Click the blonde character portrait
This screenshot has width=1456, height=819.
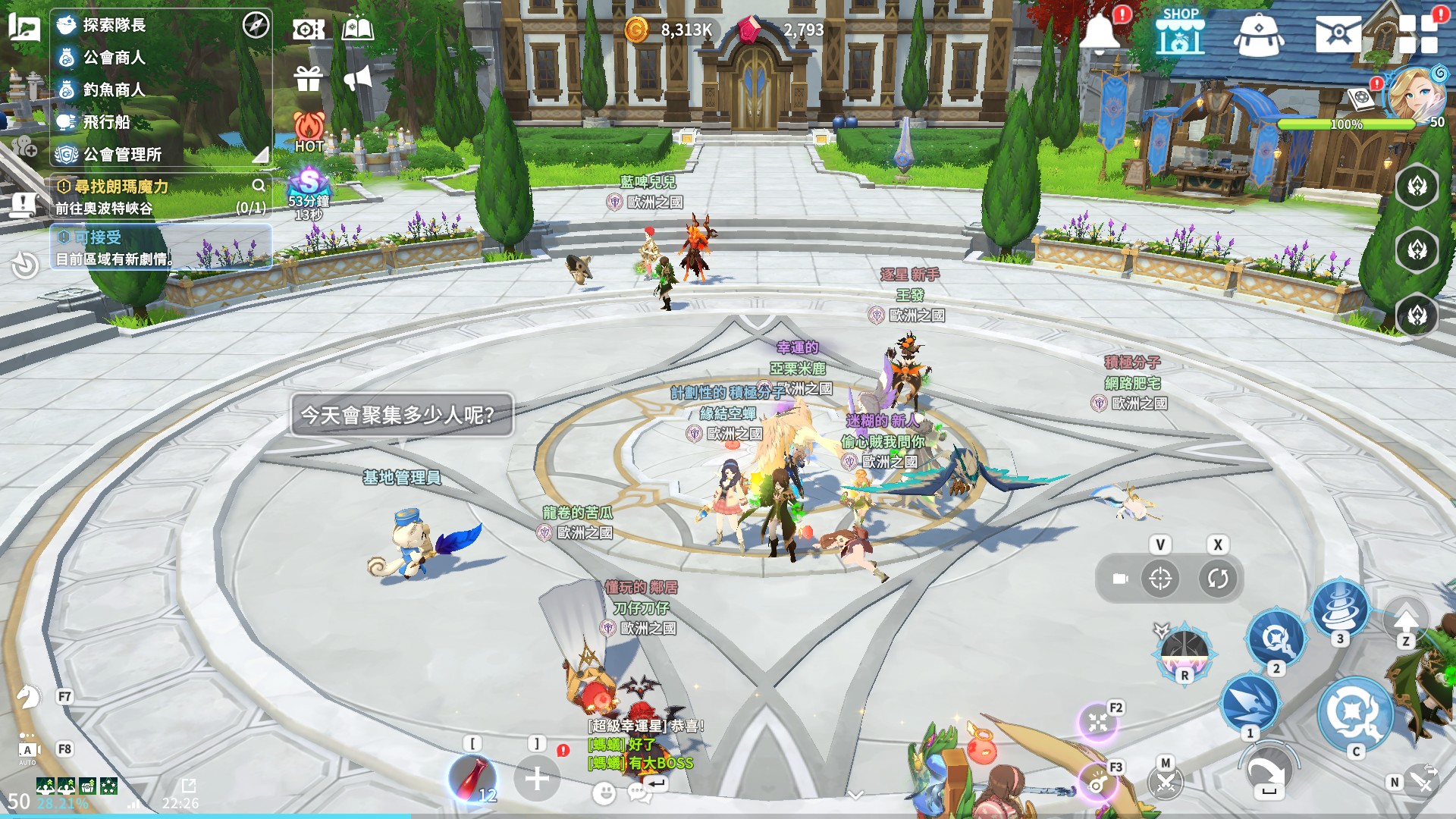click(x=1415, y=94)
